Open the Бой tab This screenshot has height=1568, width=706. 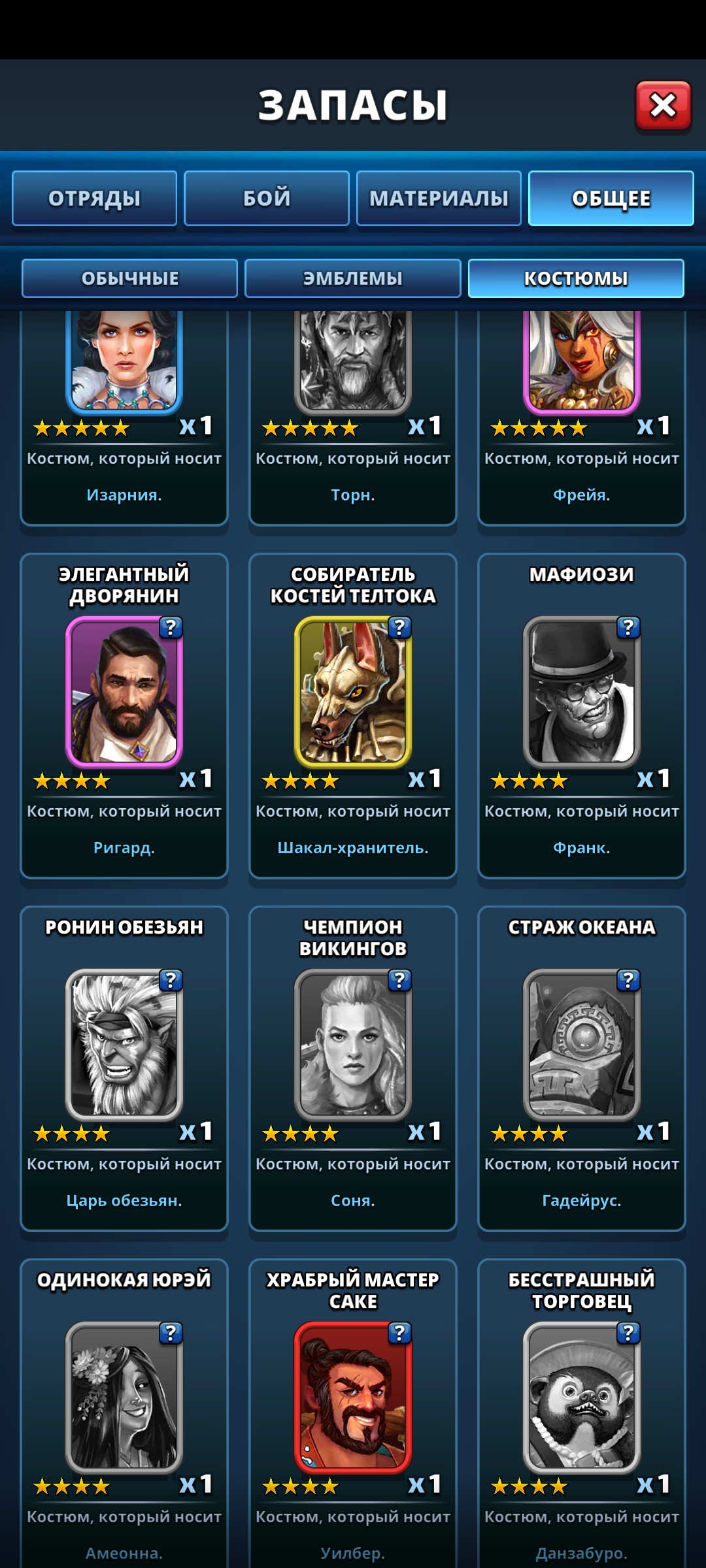267,199
